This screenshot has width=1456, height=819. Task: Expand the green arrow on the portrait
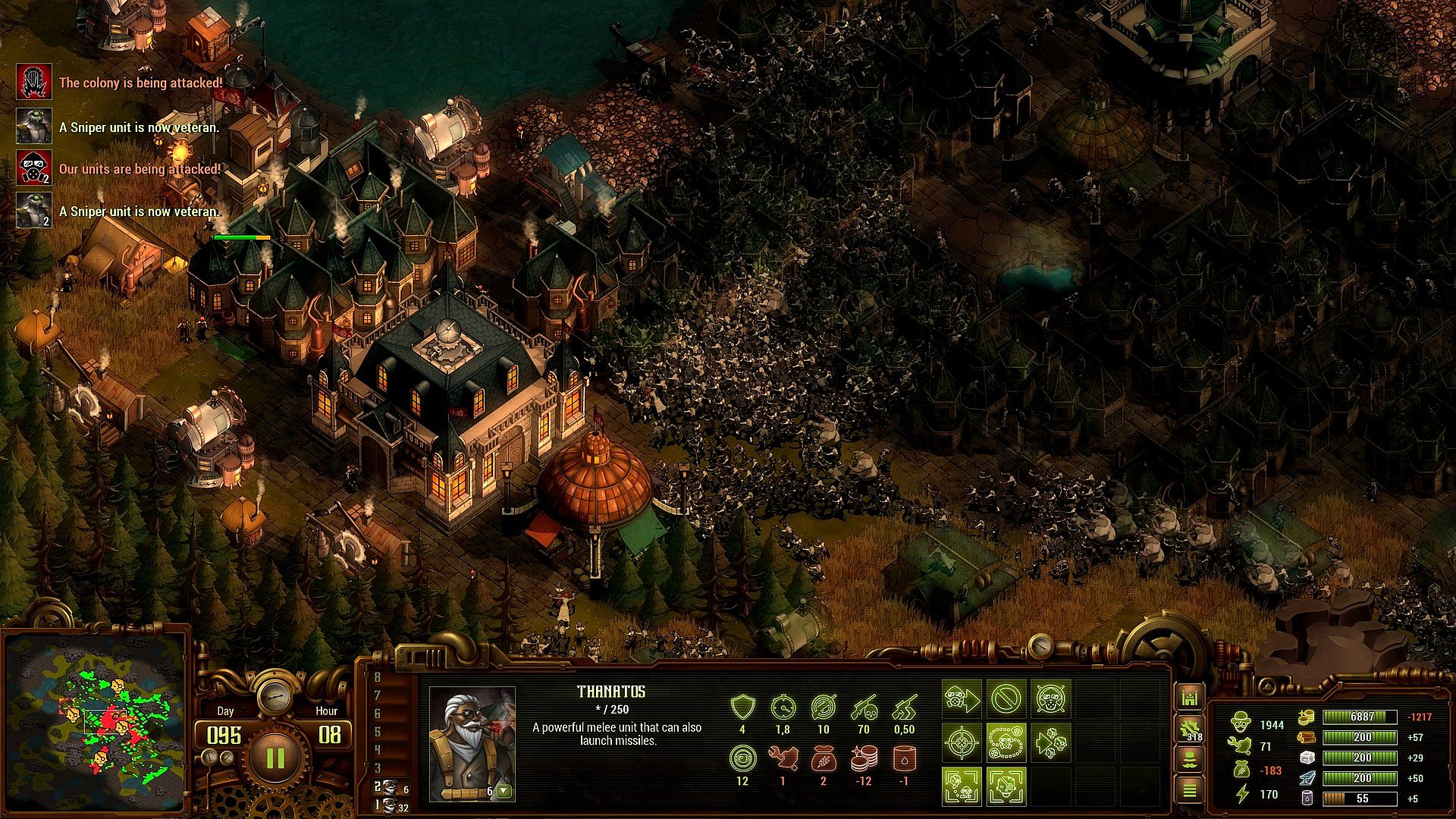pos(504,792)
